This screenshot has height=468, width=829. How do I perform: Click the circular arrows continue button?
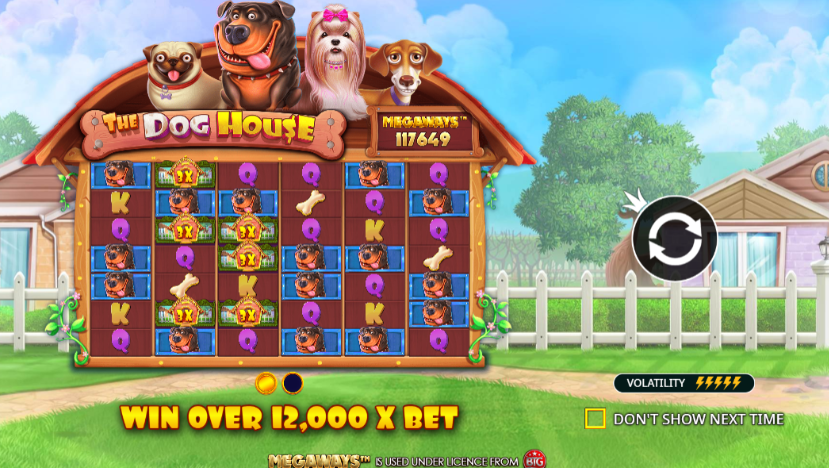coord(674,239)
